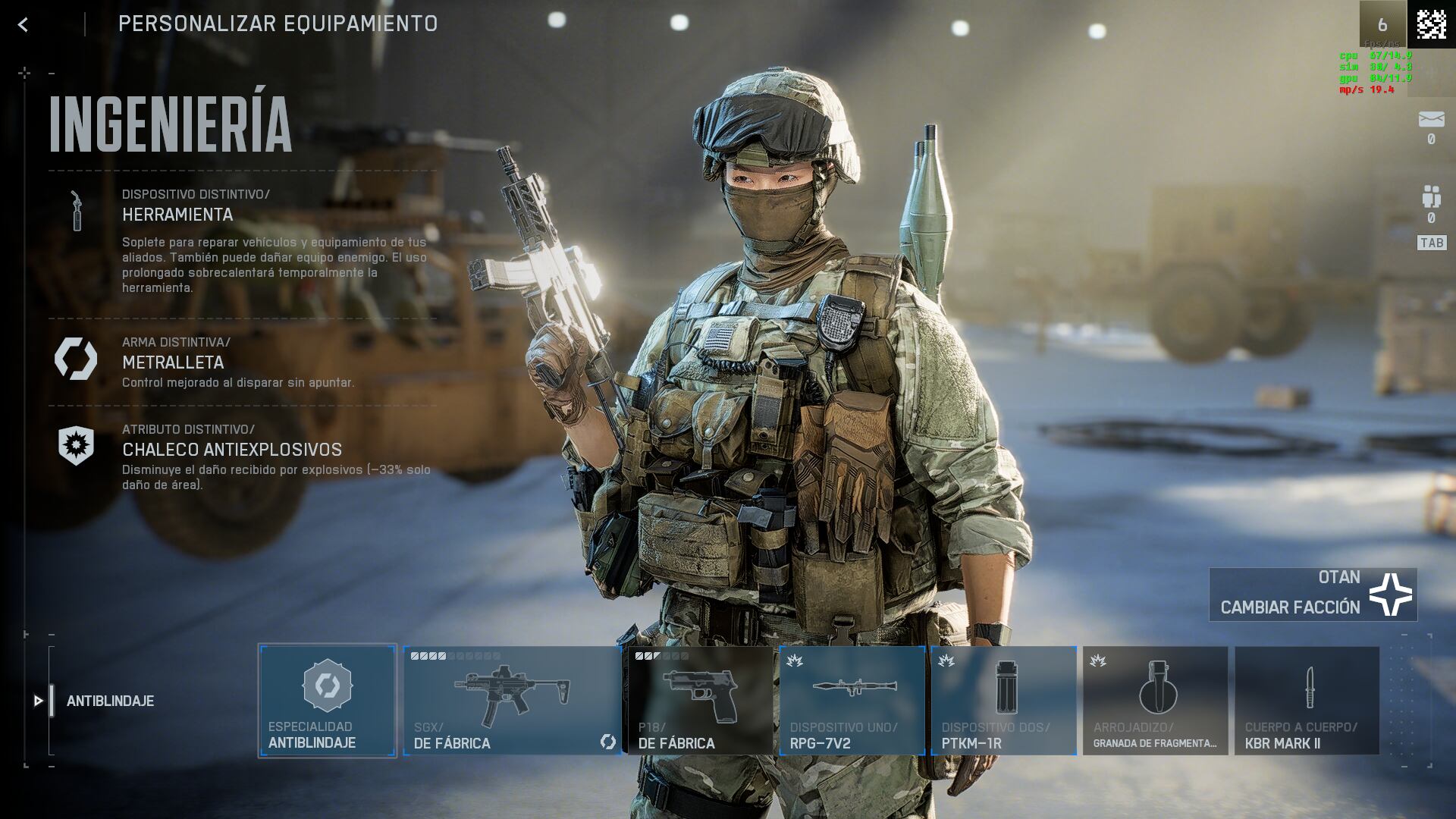Open the RPG-7V2 gadget one slot

852,701
